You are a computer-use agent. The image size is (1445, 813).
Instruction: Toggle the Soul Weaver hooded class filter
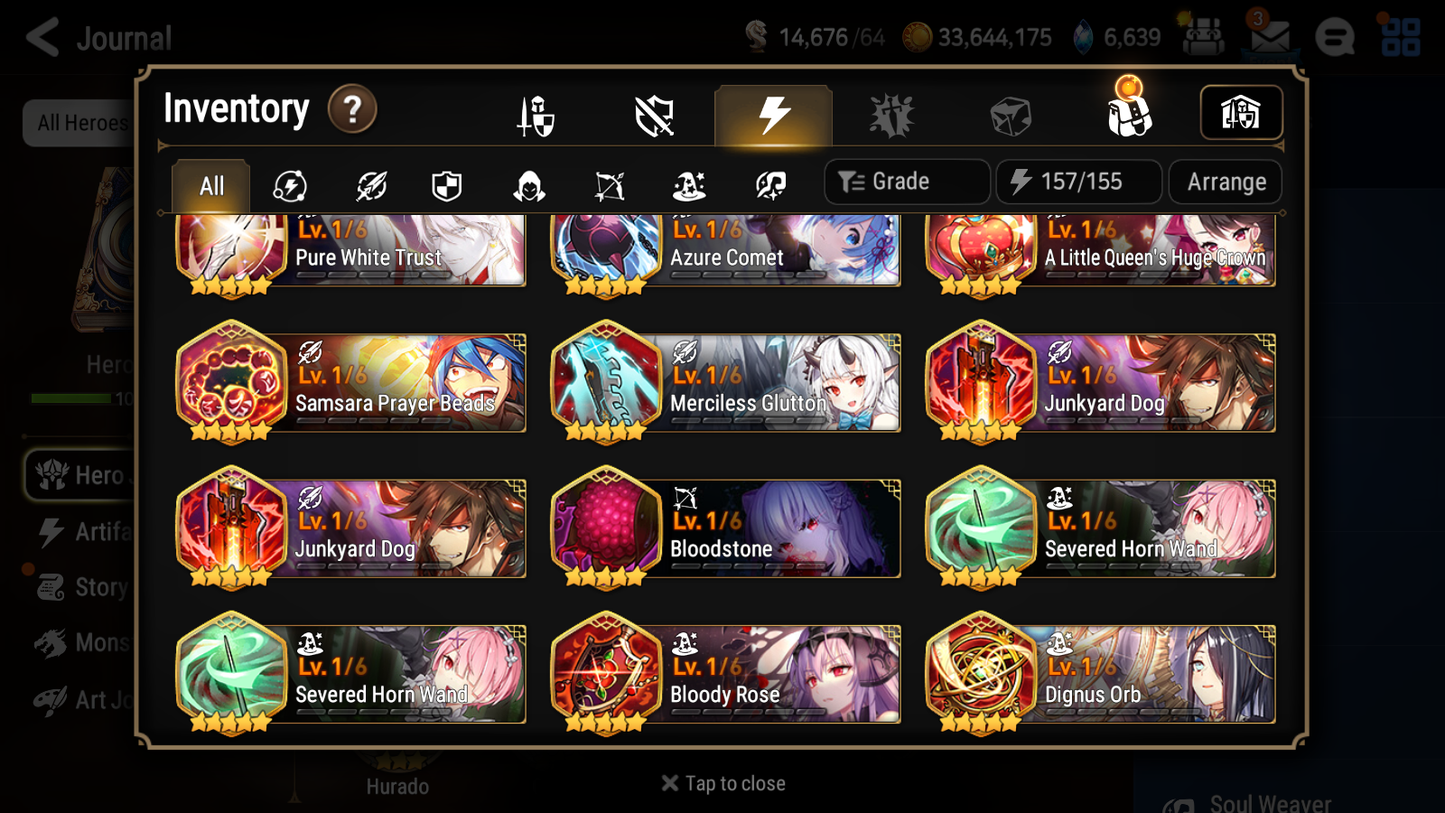[x=528, y=182]
